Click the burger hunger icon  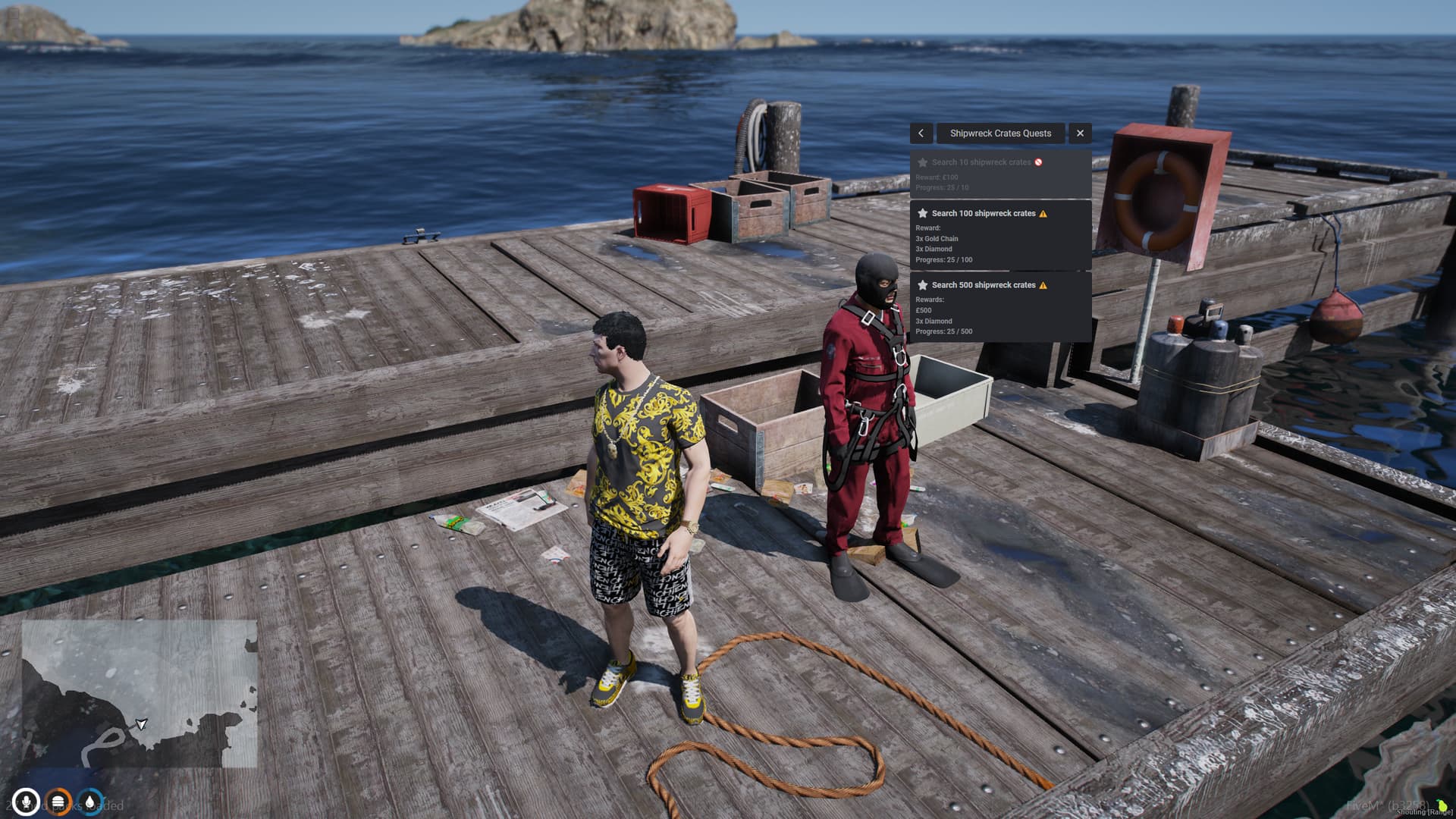coord(58,802)
